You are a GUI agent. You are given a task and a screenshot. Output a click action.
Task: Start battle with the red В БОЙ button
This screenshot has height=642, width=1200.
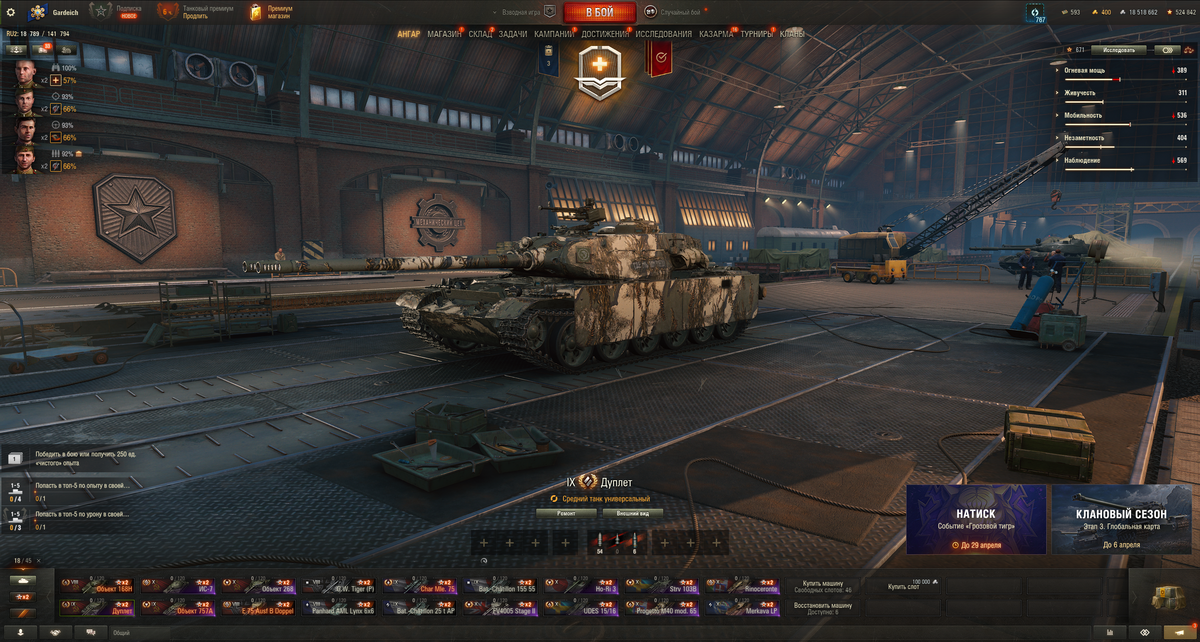[599, 12]
